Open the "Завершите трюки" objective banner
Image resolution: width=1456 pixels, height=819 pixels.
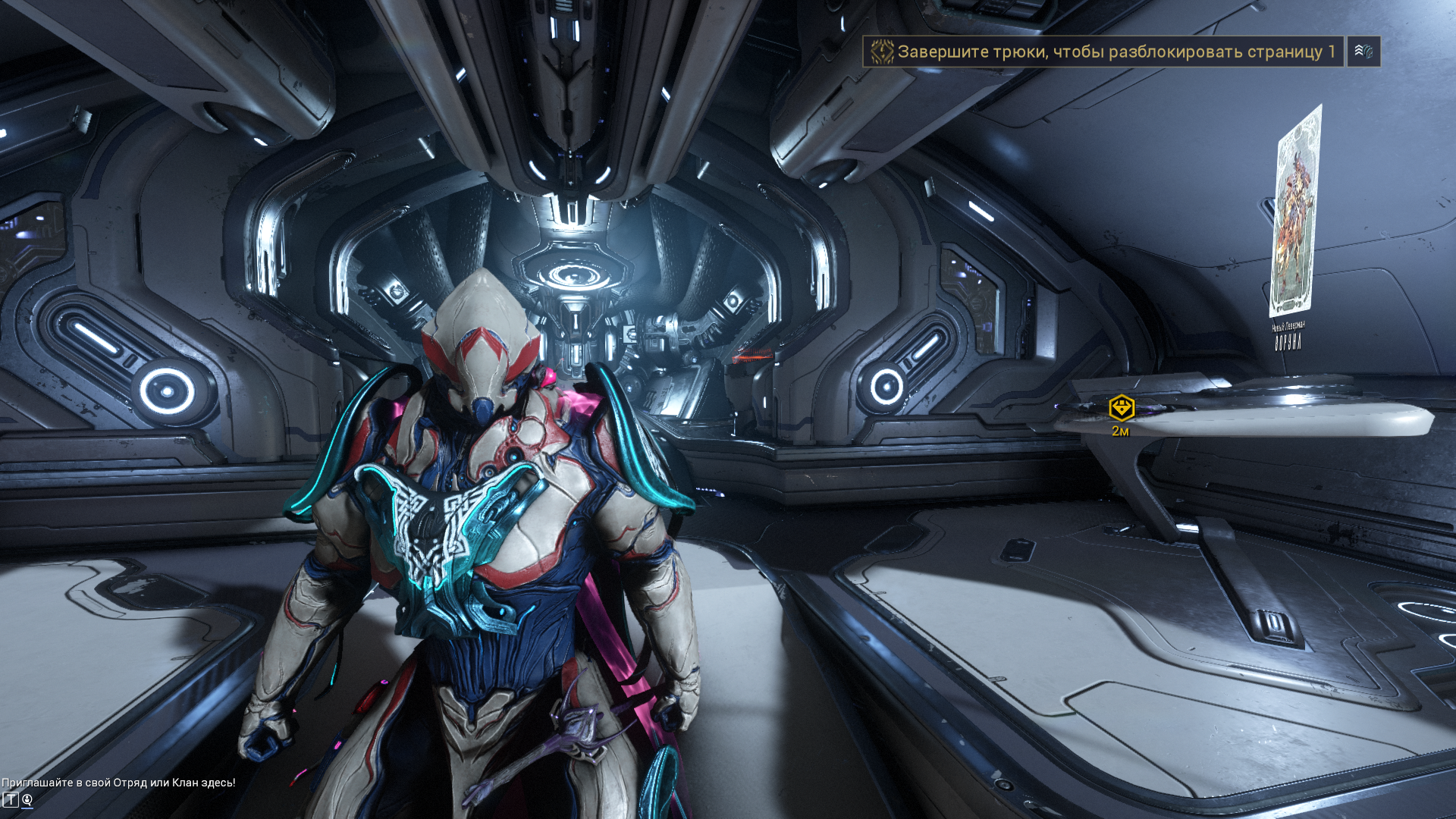[x=1103, y=52]
